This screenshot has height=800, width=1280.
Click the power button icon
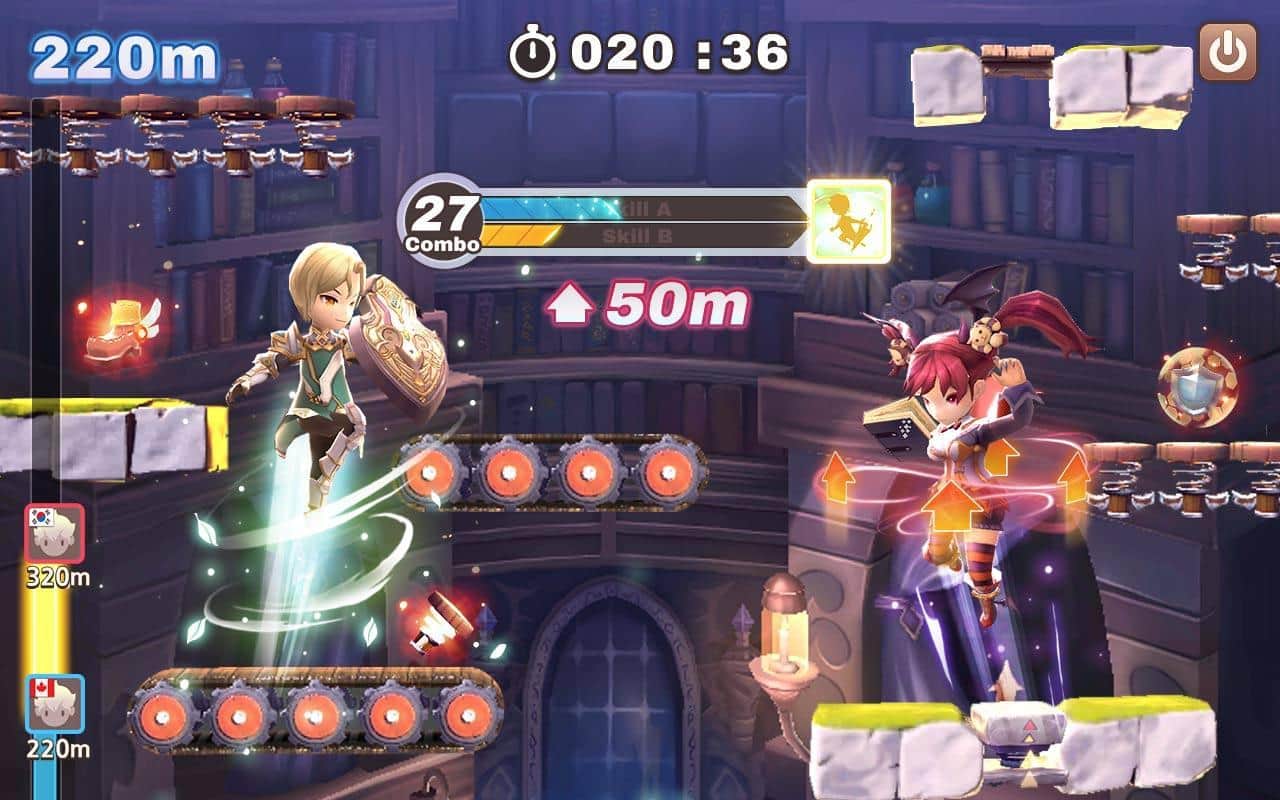[1226, 53]
